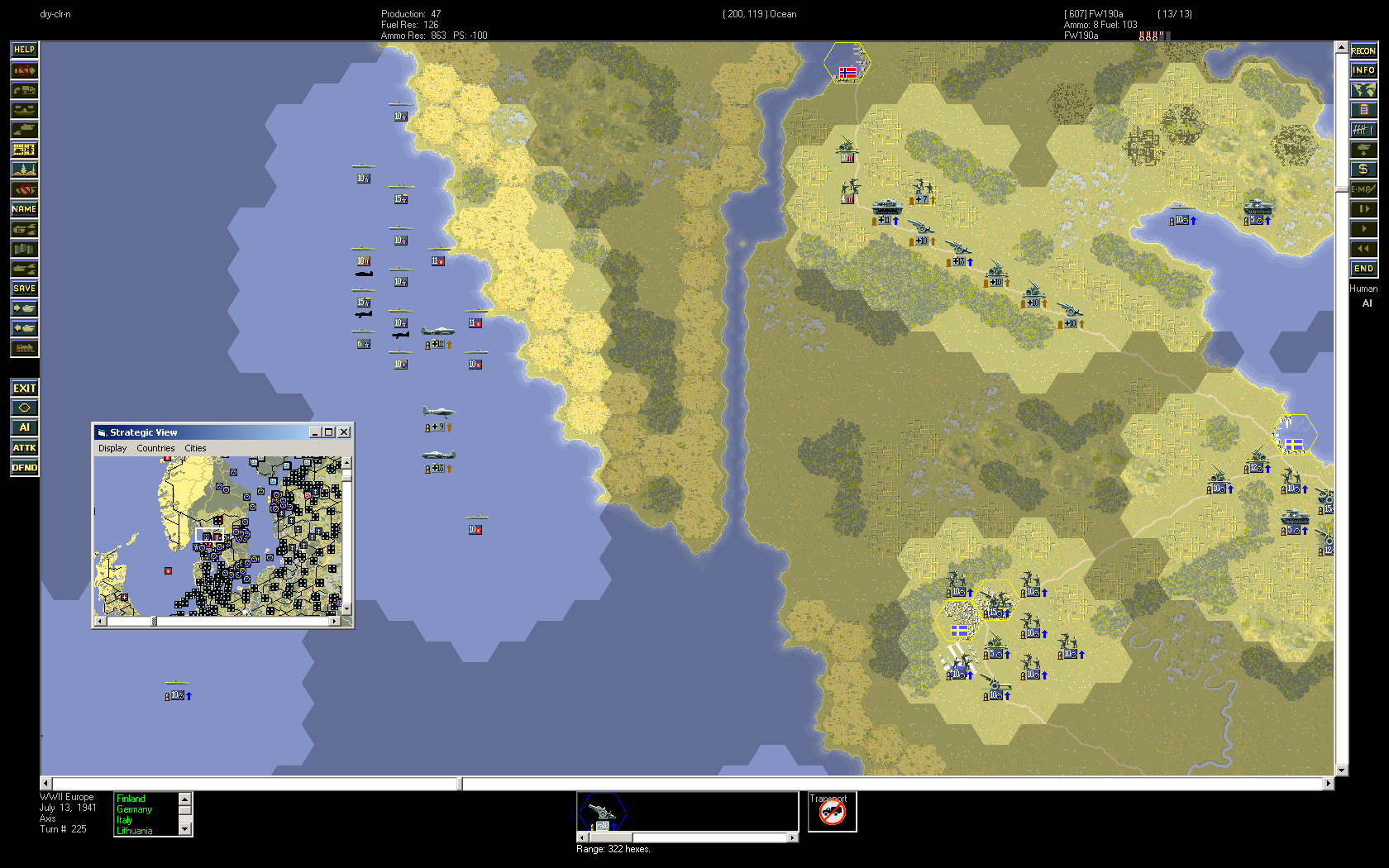Click the world map icon on right toolbar
The height and width of the screenshot is (868, 1389).
1363,89
